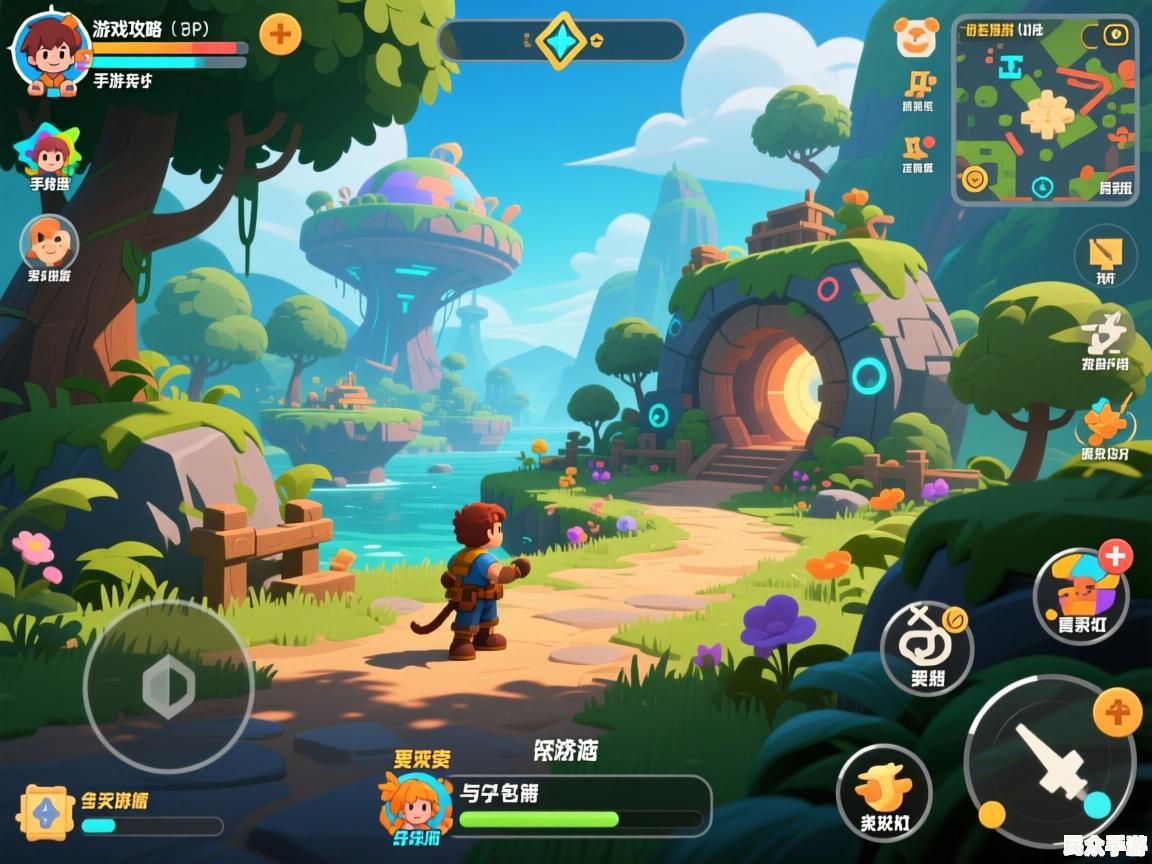This screenshot has width=1152, height=864.
Task: Use the white knot skill button
Action: 926,645
